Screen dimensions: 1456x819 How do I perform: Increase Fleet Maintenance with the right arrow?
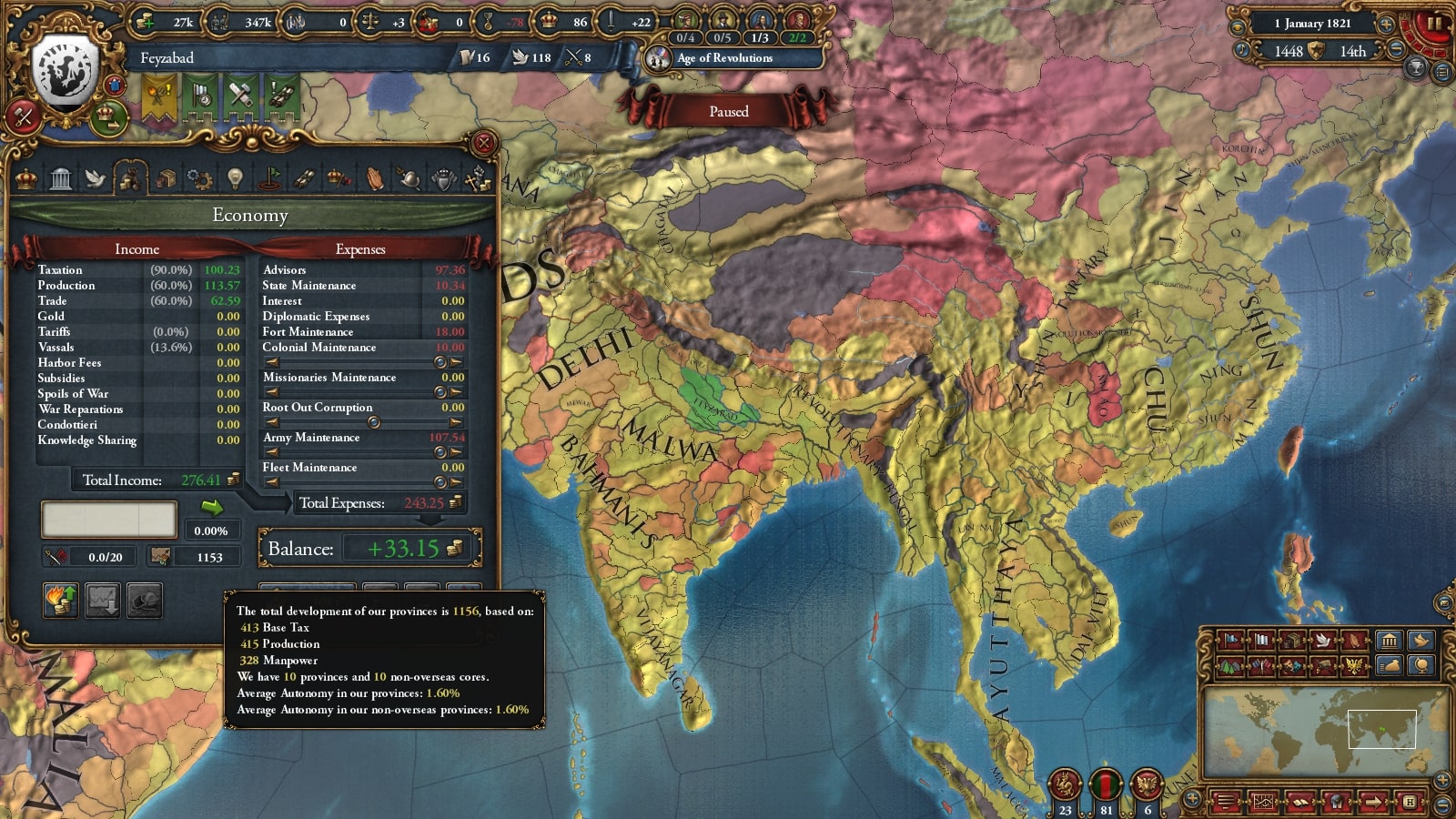click(x=456, y=482)
